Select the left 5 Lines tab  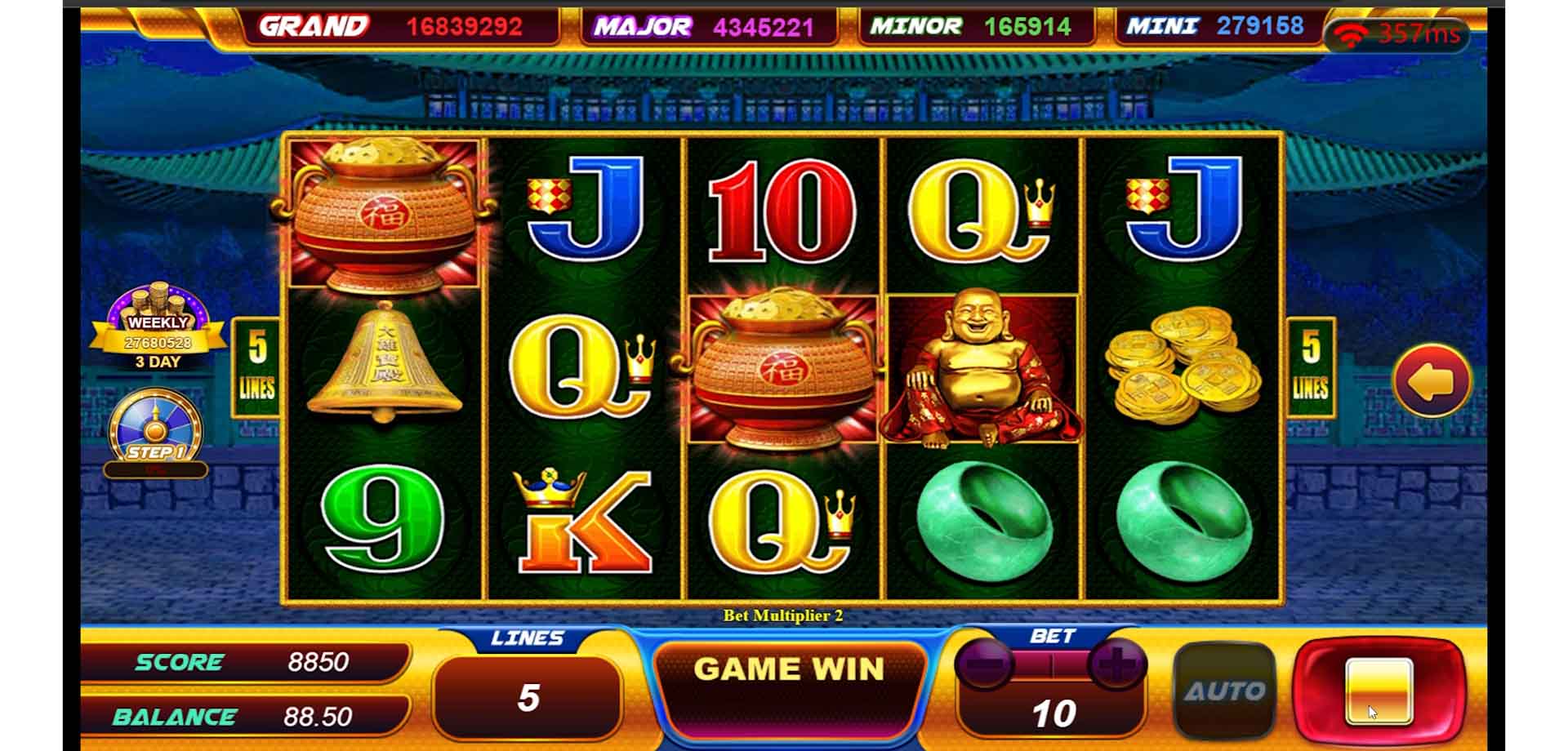coord(256,367)
